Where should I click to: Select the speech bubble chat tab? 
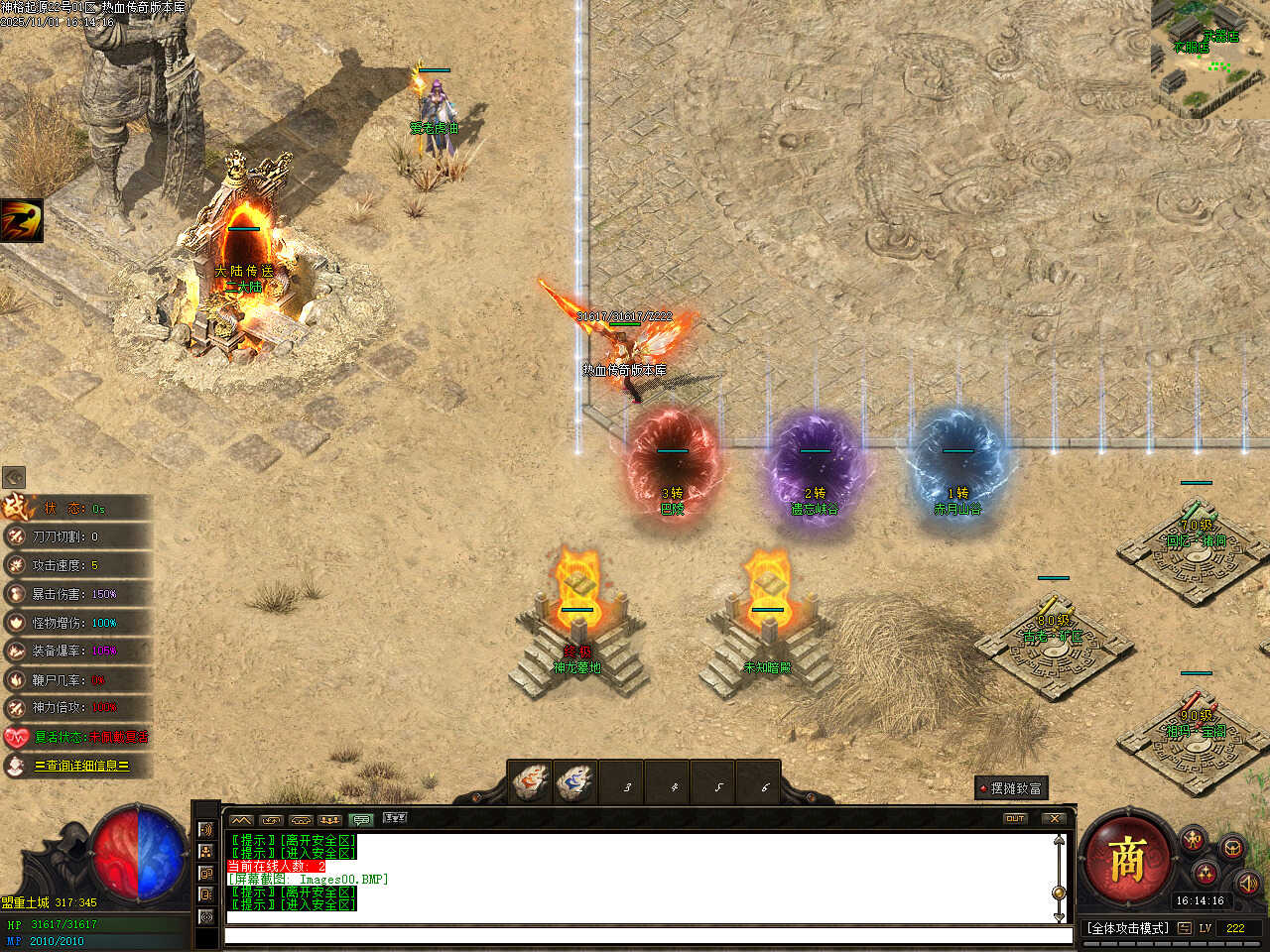point(361,819)
